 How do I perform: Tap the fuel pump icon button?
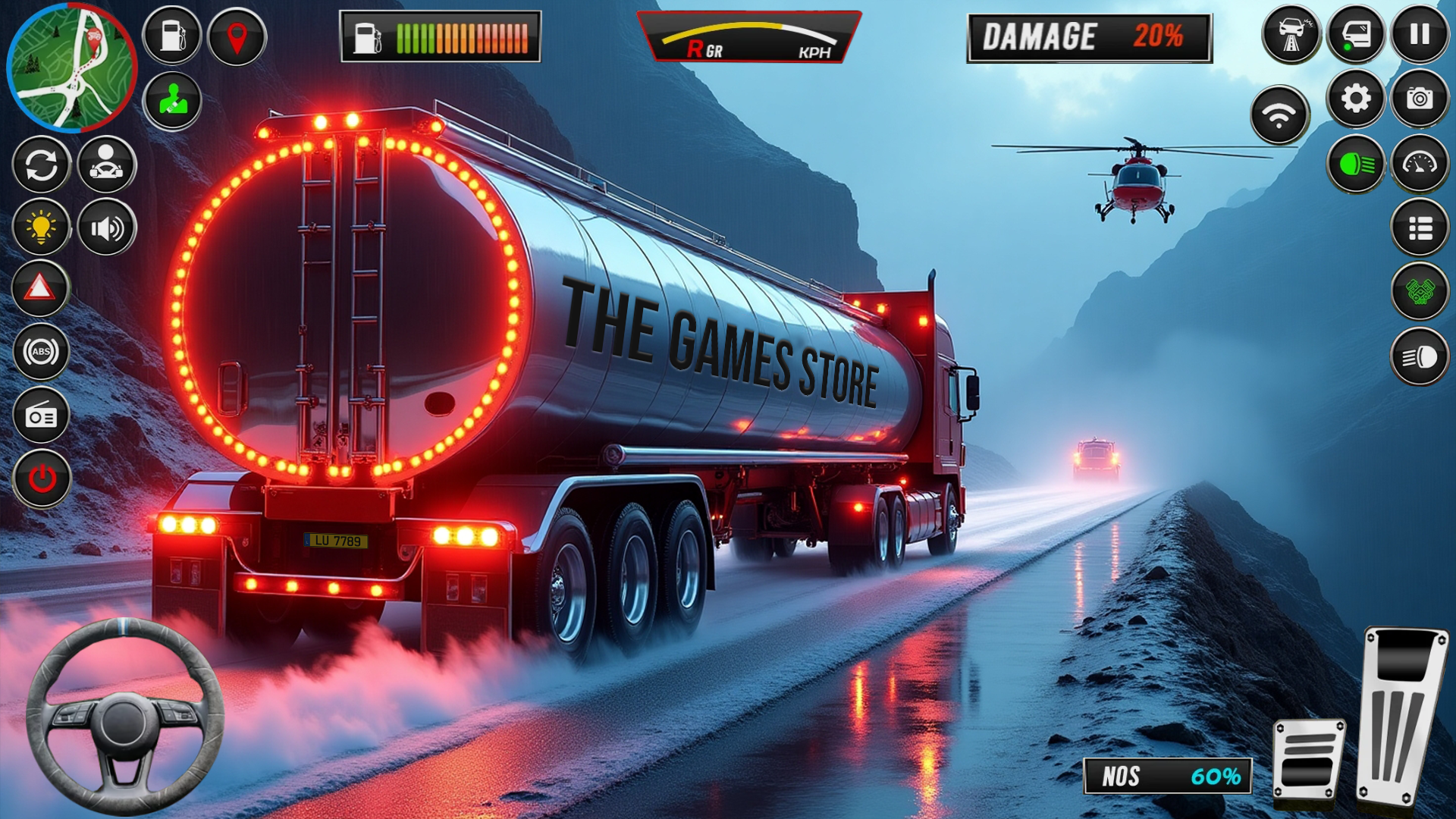click(172, 36)
